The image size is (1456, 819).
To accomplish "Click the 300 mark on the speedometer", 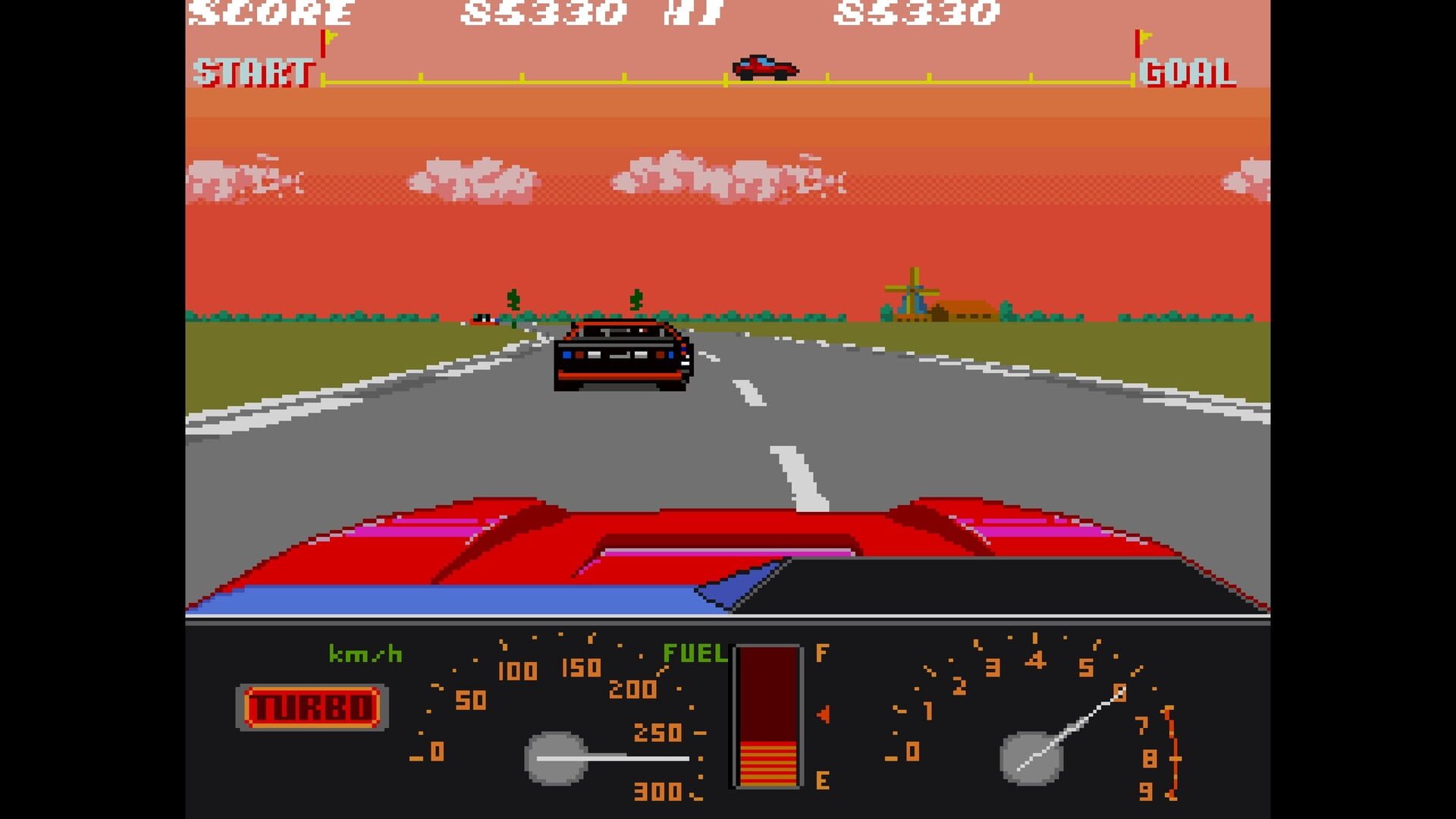I will pyautogui.click(x=656, y=790).
